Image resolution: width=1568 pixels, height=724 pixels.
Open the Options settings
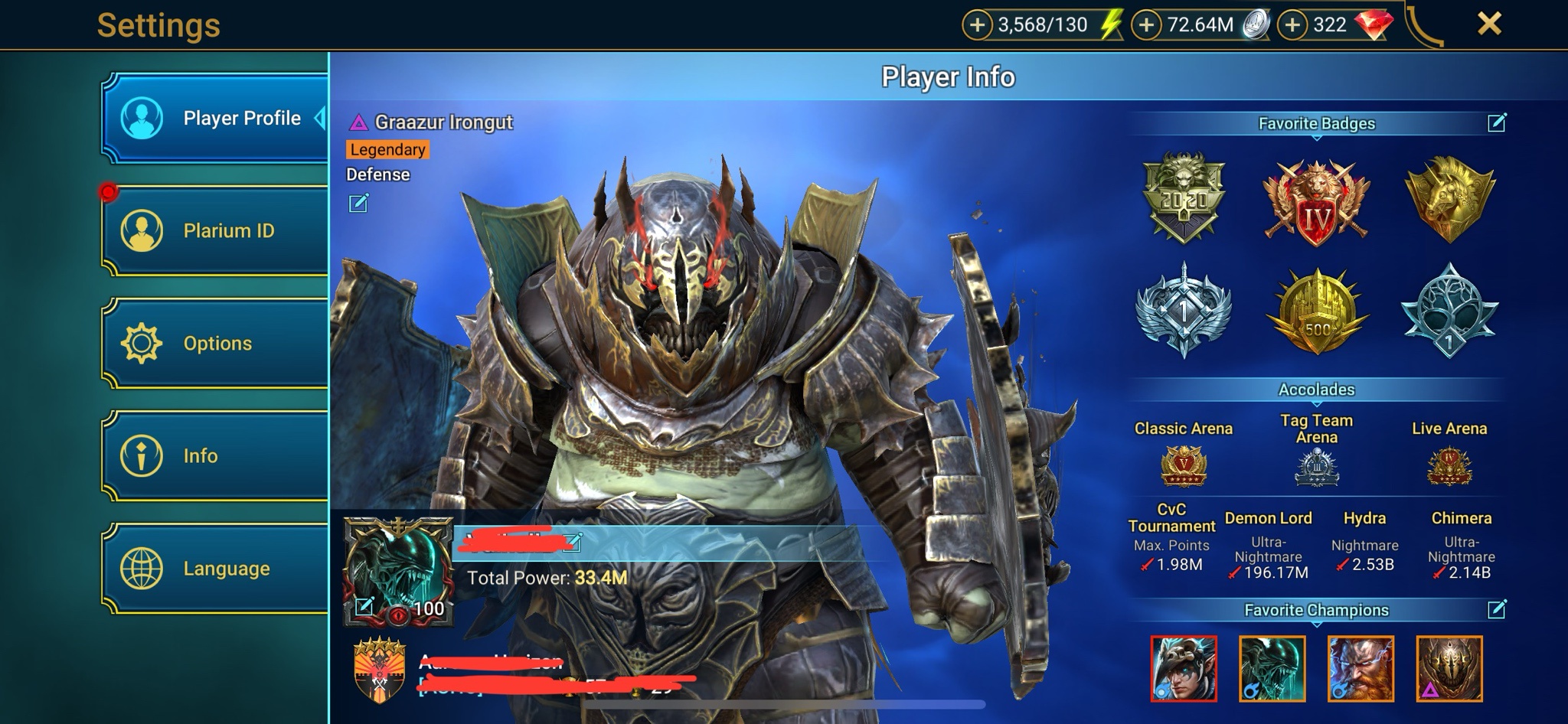click(x=215, y=343)
